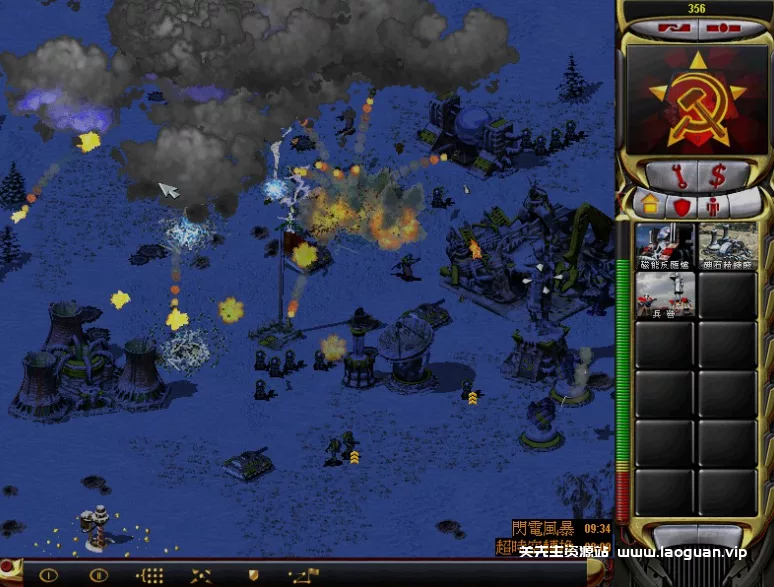Toggle the dollar-sign sell mode button
774x587 pixels.
(x=718, y=176)
